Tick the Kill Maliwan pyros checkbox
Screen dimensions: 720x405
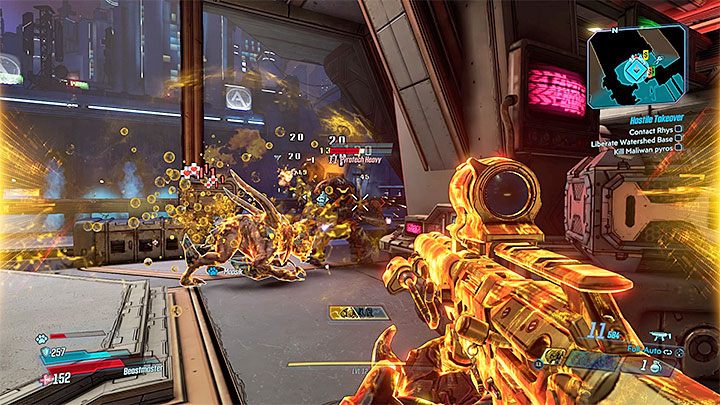(x=678, y=148)
